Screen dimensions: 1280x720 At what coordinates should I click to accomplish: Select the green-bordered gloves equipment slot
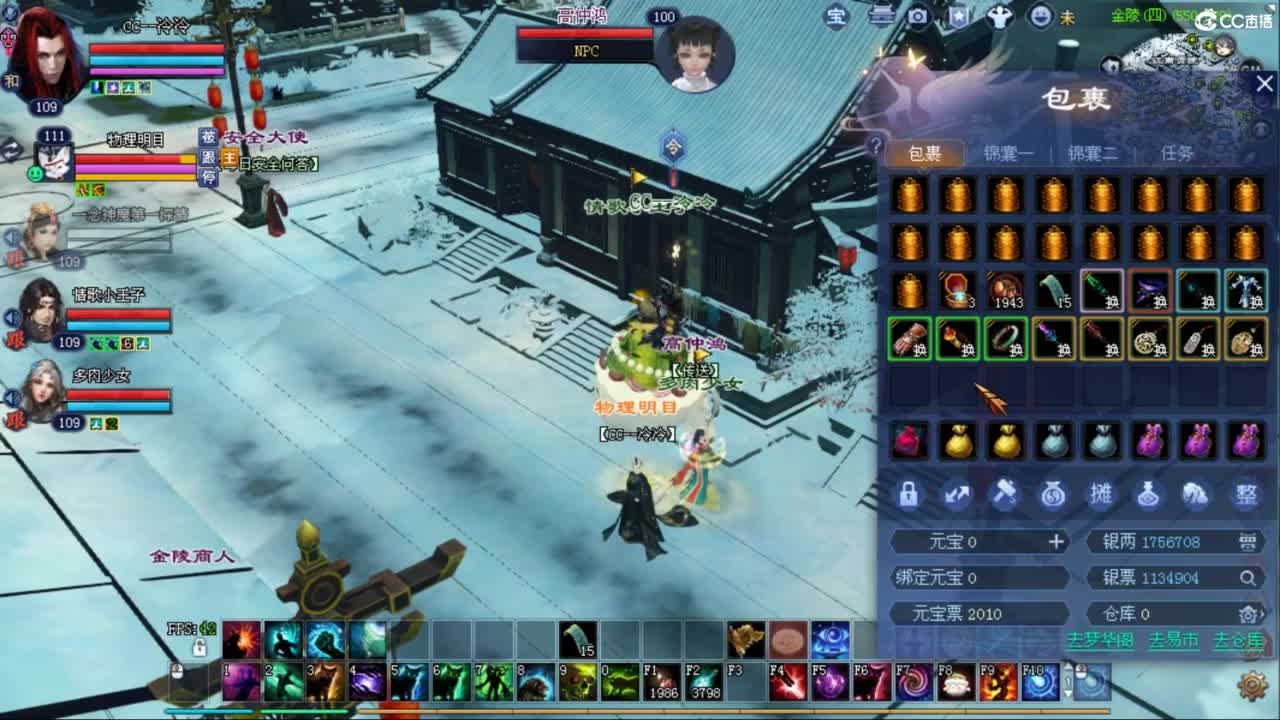pyautogui.click(x=910, y=339)
